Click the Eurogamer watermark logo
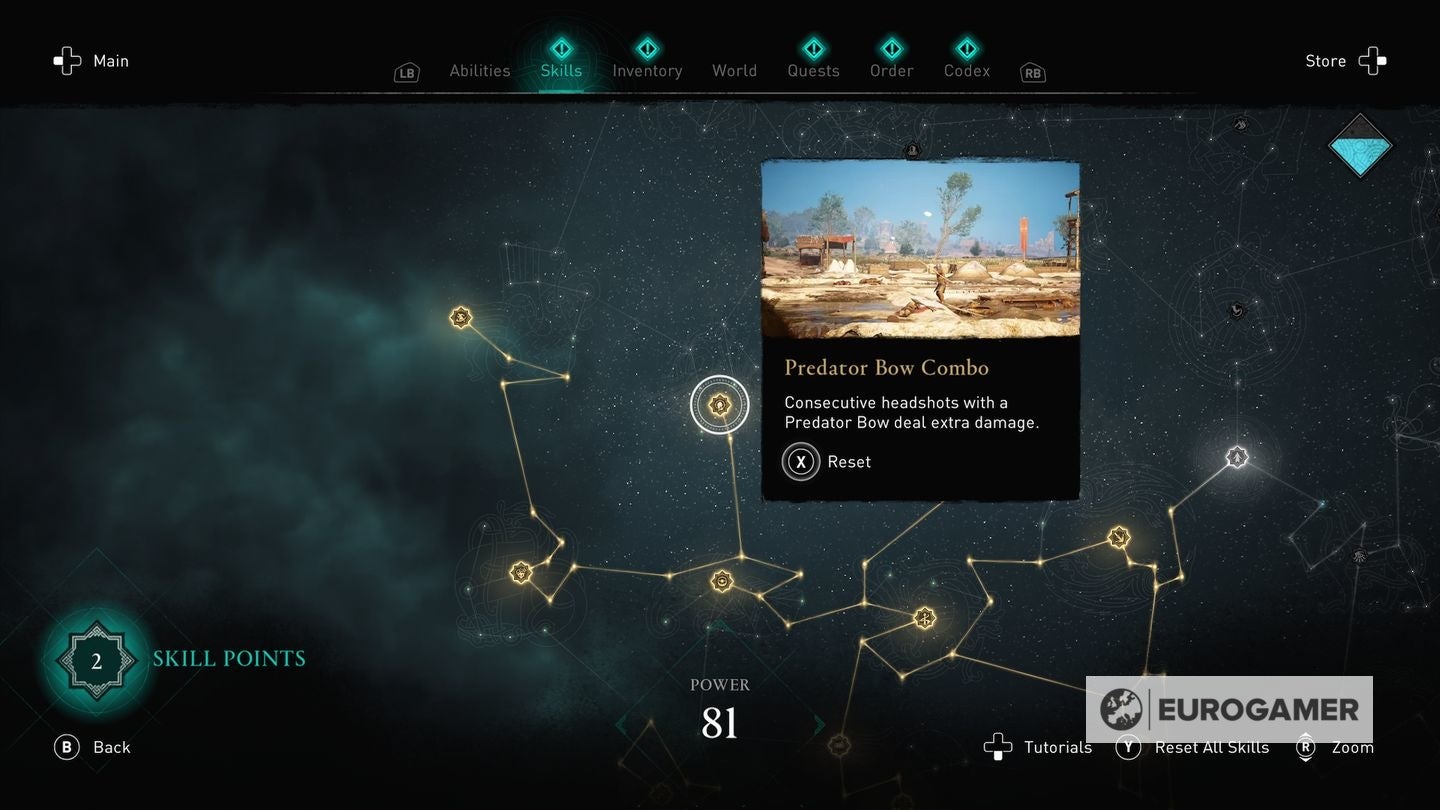Image resolution: width=1440 pixels, height=810 pixels. (1229, 709)
